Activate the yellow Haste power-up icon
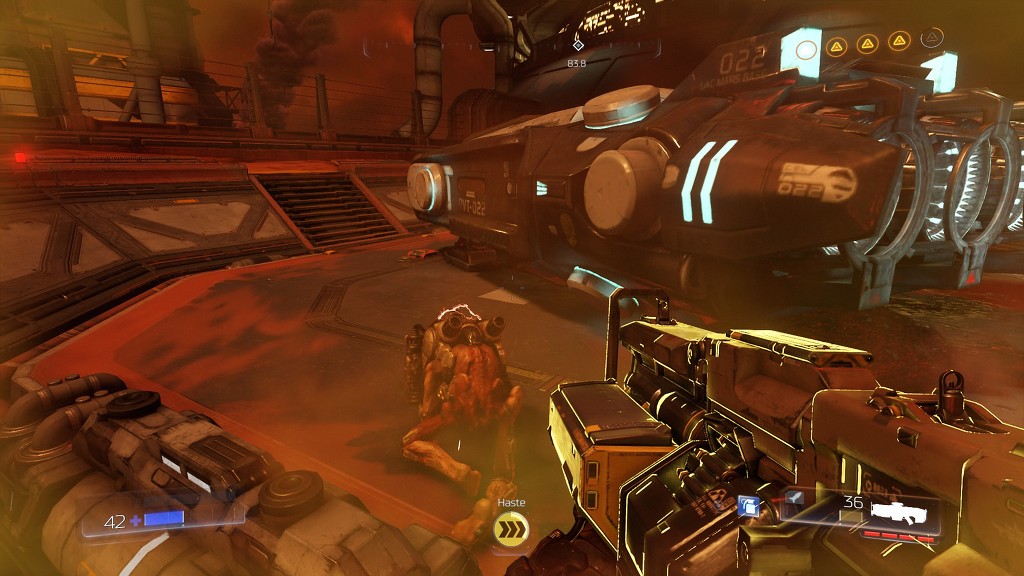Screen dimensions: 1024x576 pos(511,532)
